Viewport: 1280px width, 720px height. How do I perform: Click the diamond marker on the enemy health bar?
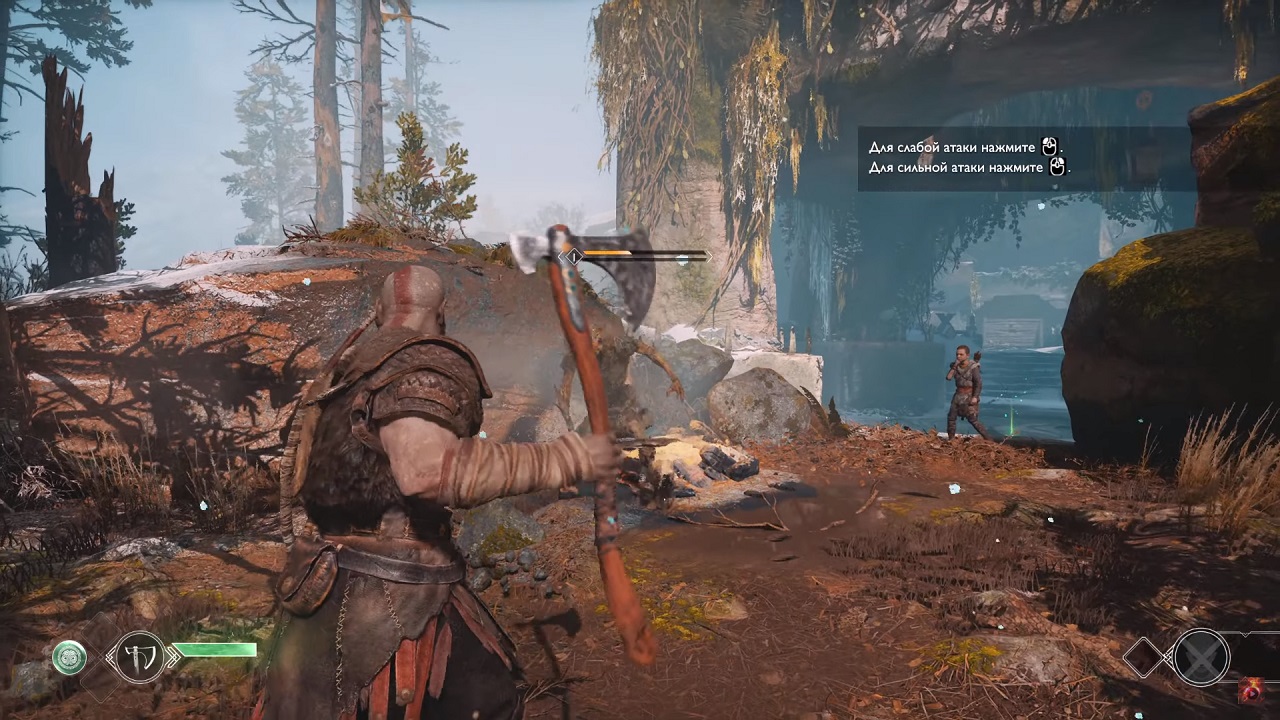coord(575,256)
